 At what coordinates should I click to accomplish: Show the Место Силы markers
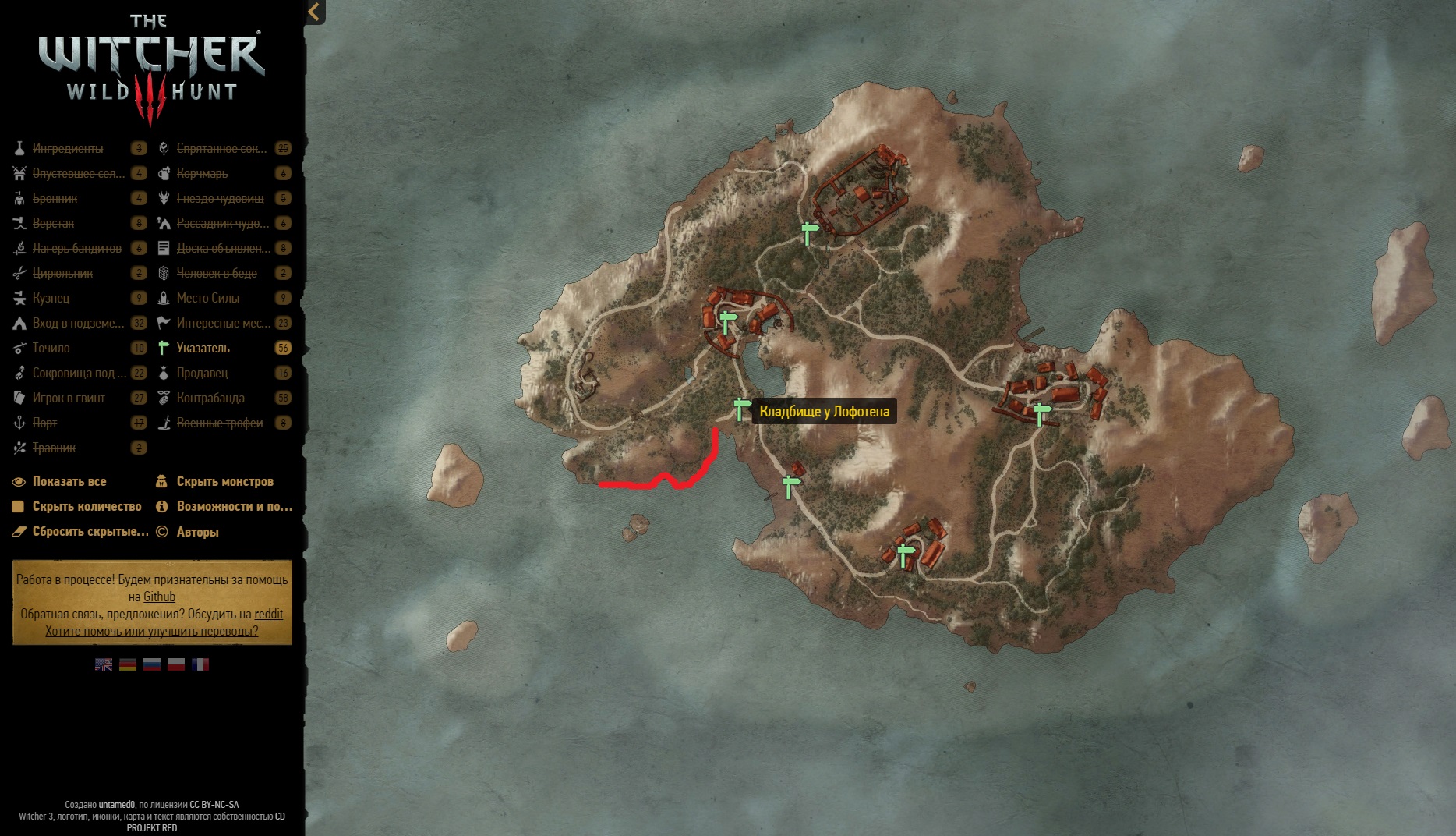(x=207, y=298)
